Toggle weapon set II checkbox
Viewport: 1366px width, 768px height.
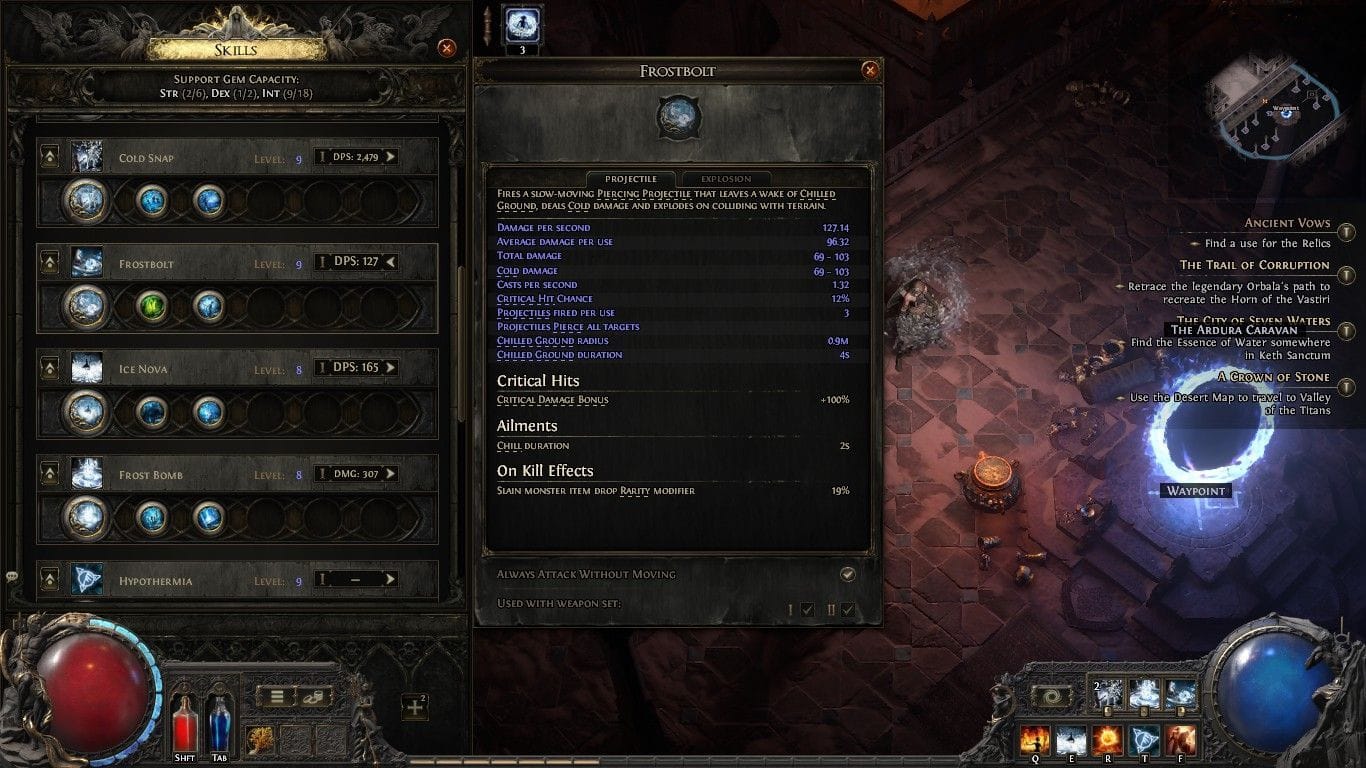(x=846, y=606)
